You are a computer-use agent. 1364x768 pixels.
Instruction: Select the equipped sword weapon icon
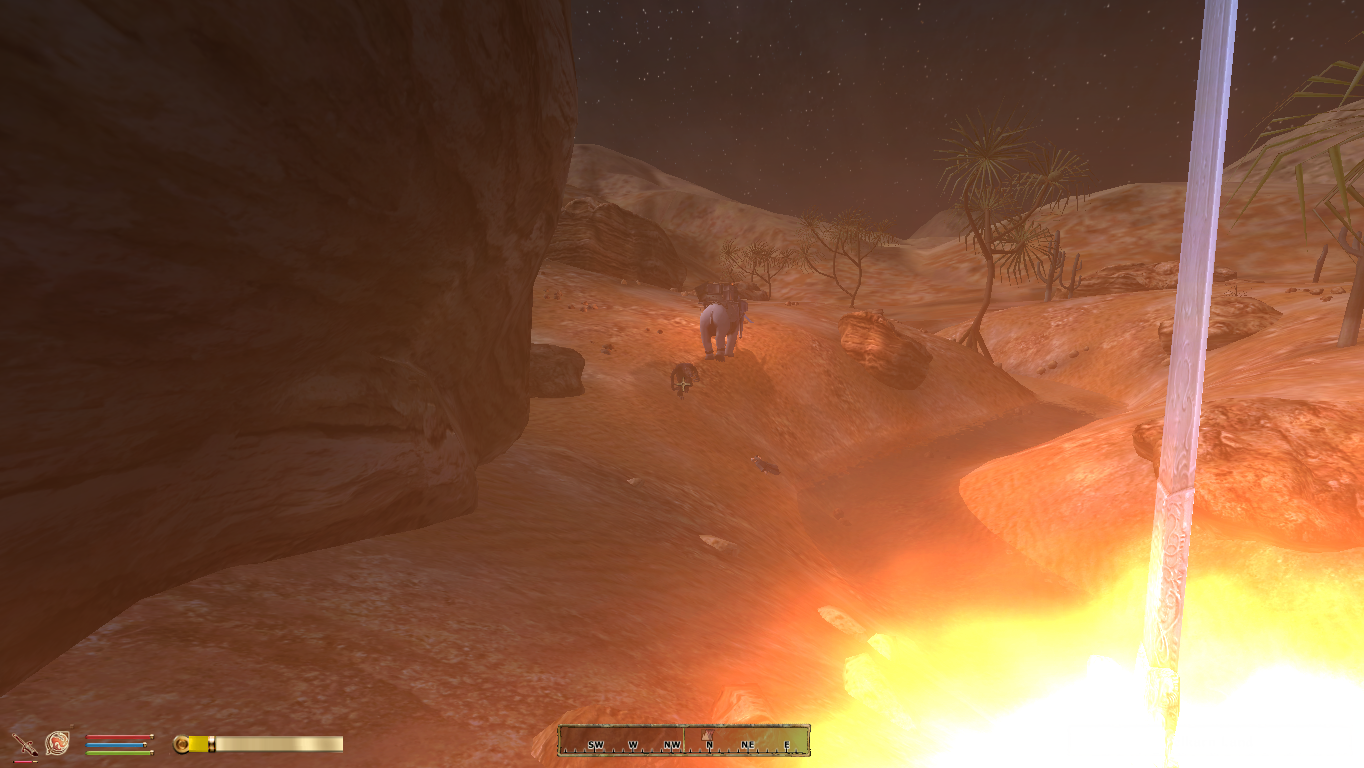click(23, 744)
